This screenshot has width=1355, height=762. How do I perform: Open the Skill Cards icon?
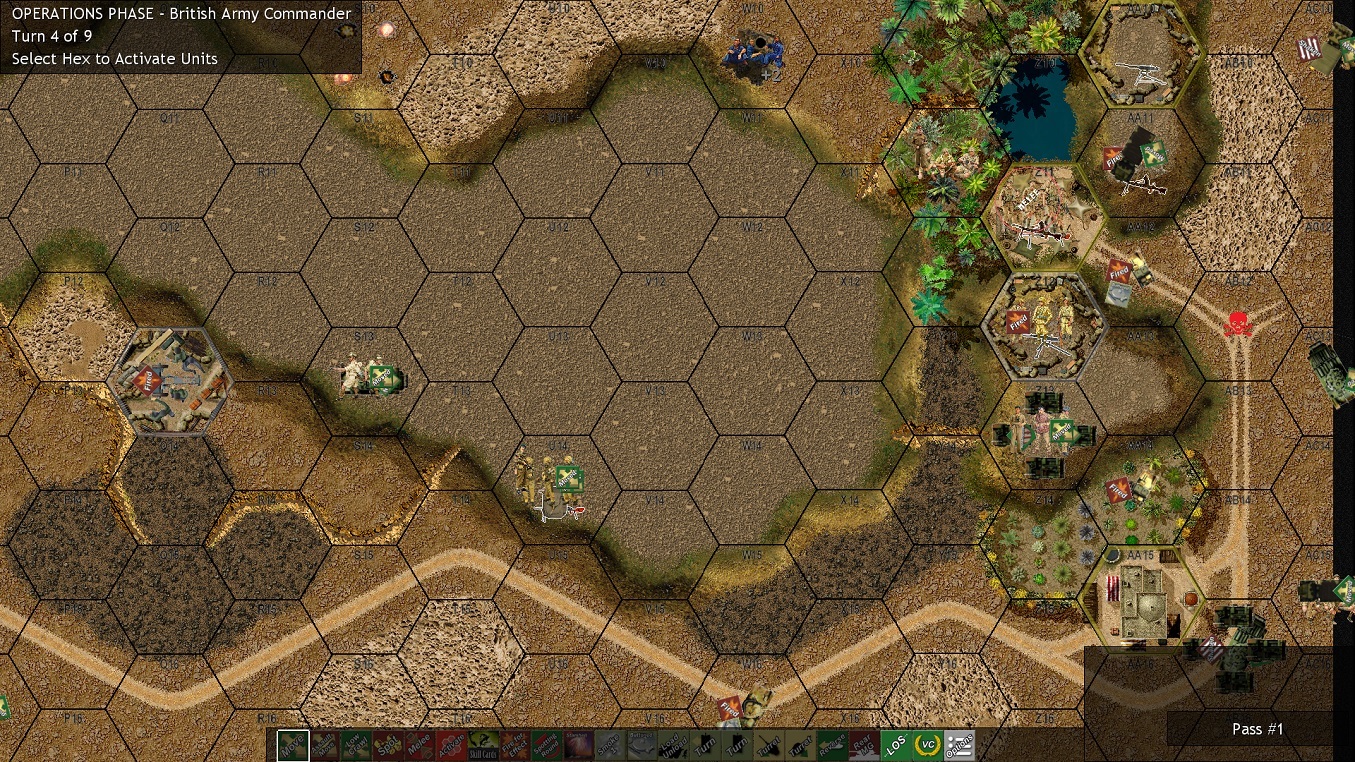(x=486, y=745)
